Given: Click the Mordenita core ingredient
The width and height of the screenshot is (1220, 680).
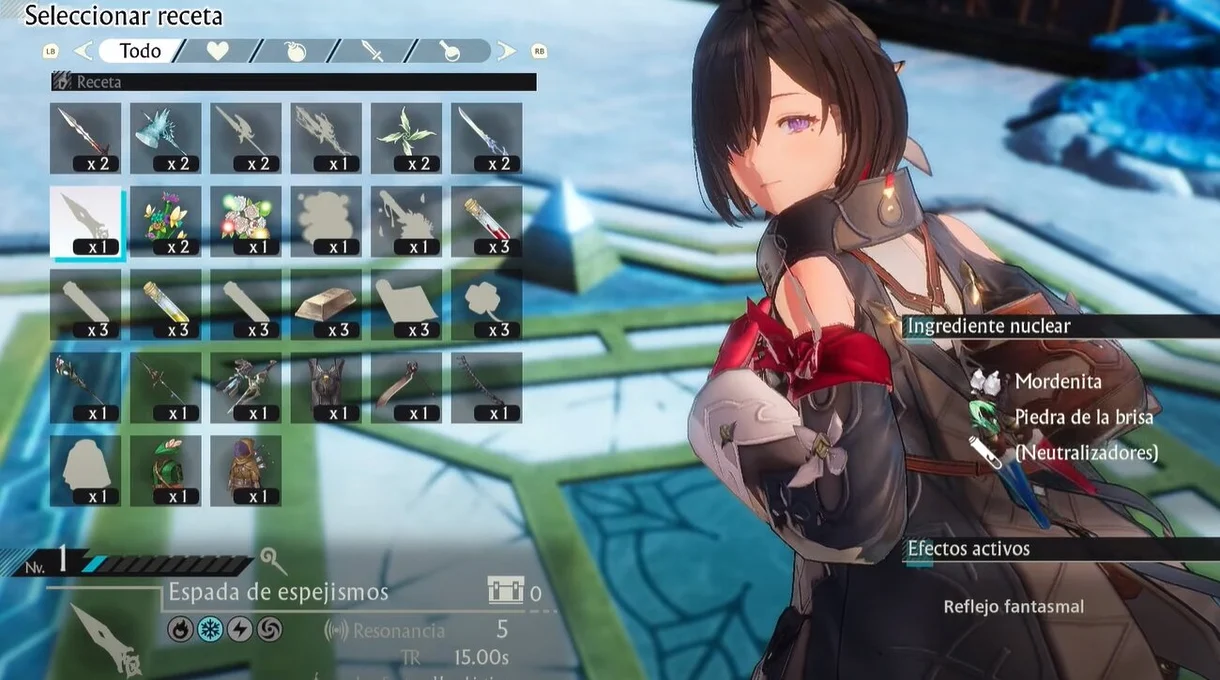Looking at the screenshot, I should [x=1057, y=381].
